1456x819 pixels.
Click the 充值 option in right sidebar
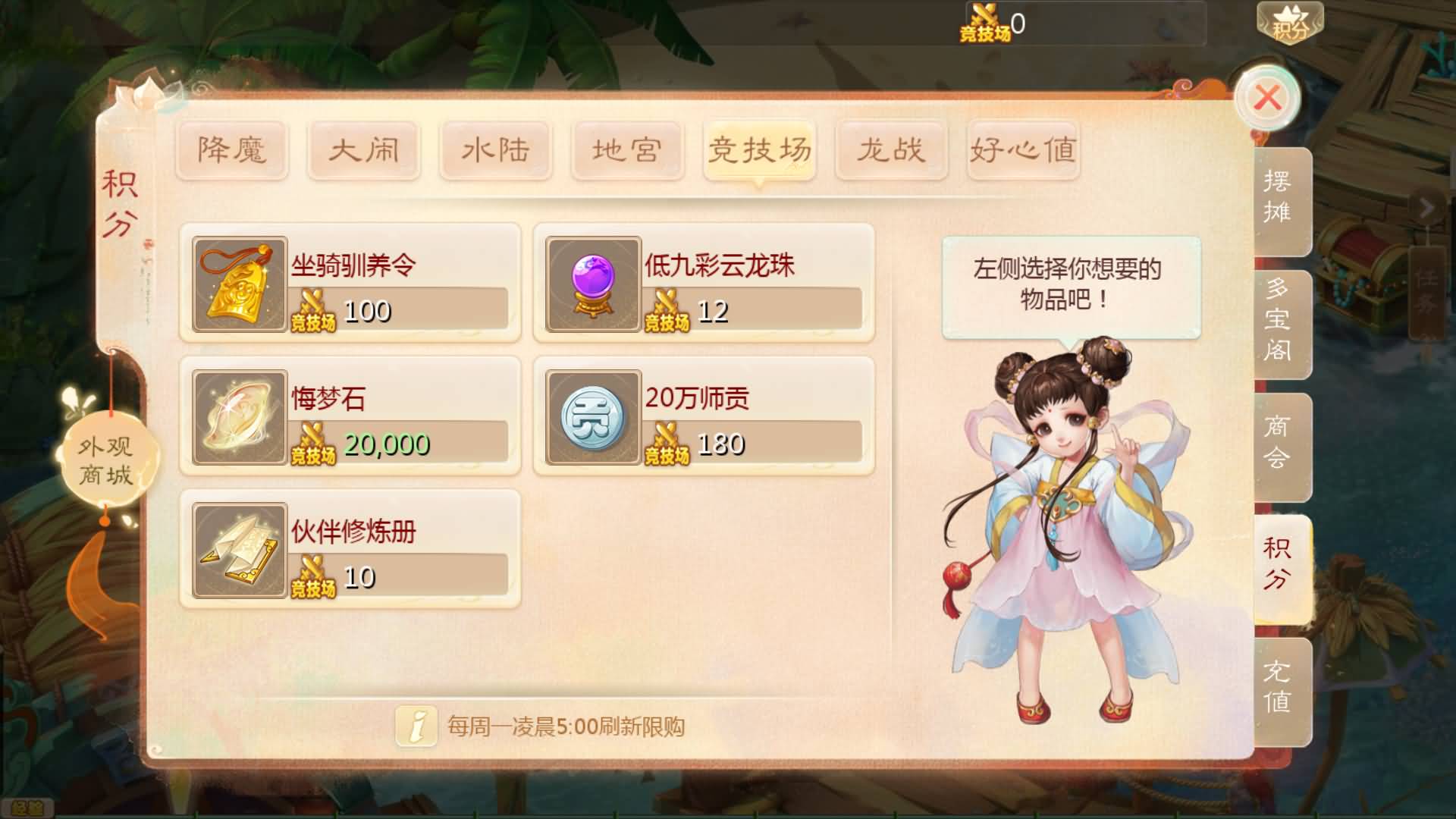(1281, 687)
